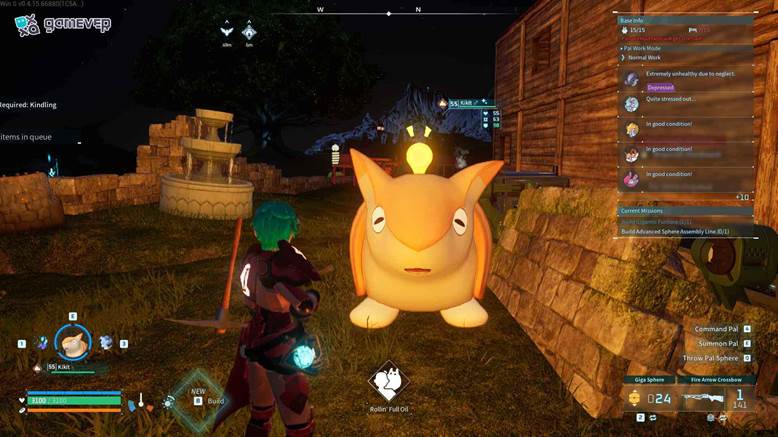Click the Rollin' Full Oil skill icon
The width and height of the screenshot is (778, 437).
pos(389,381)
